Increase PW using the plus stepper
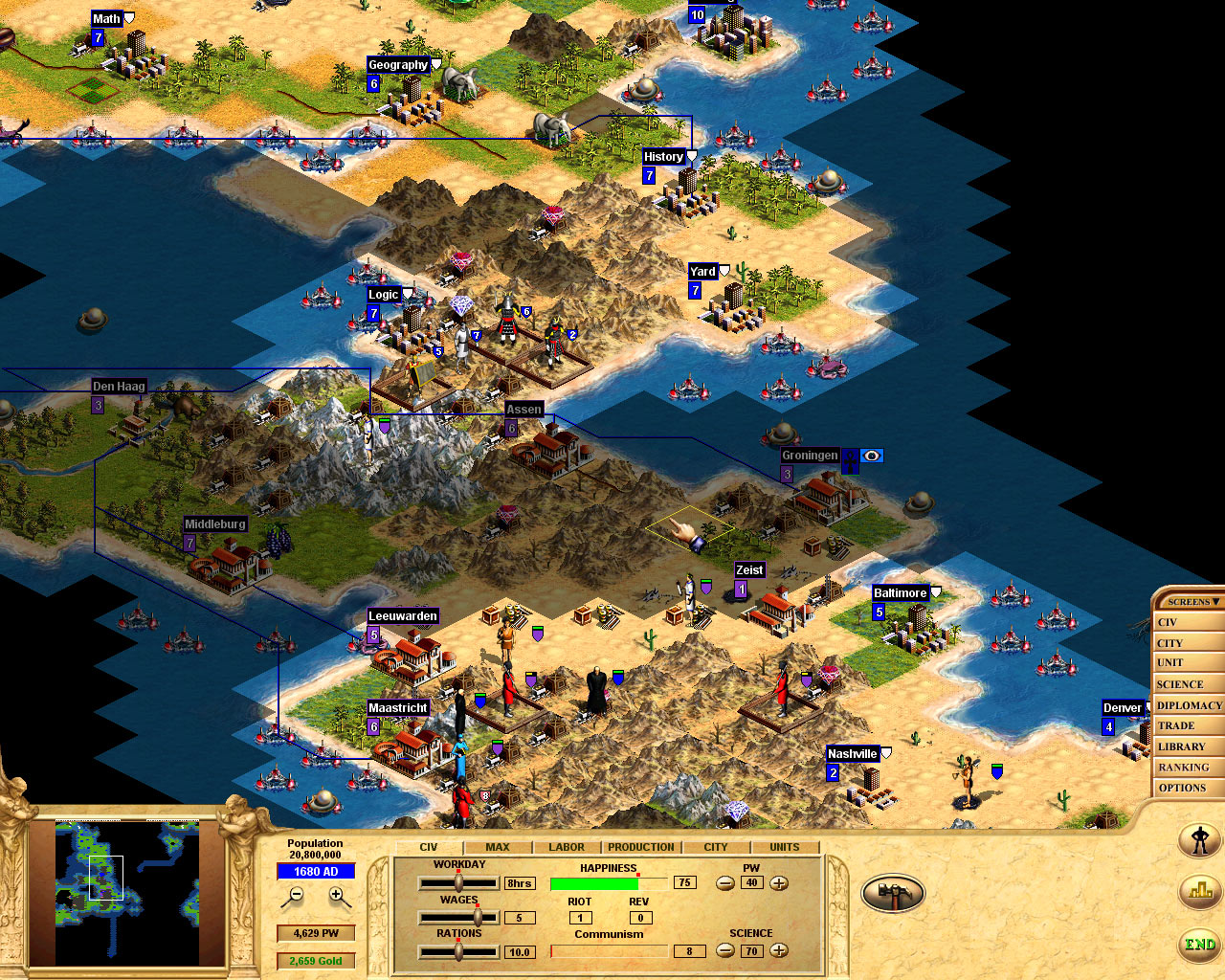 click(x=777, y=883)
